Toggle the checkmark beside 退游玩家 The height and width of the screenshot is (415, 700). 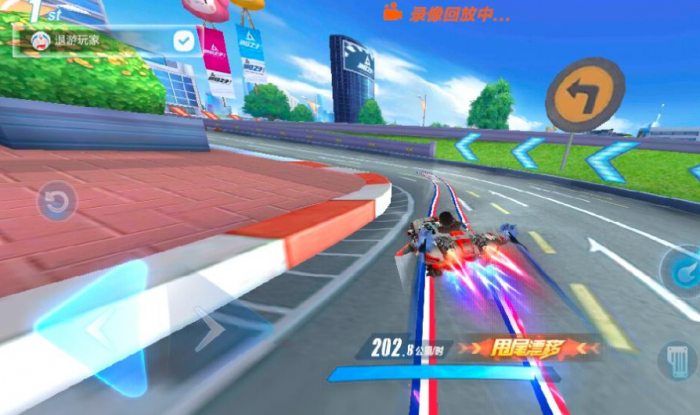pos(183,40)
